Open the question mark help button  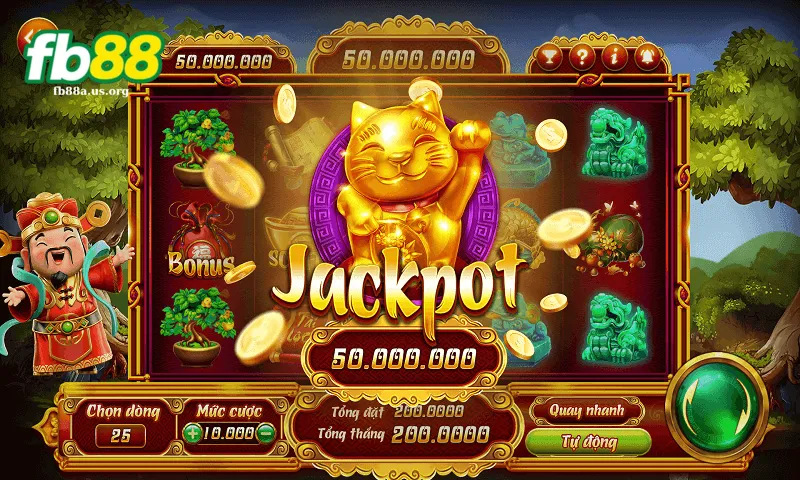[x=581, y=56]
